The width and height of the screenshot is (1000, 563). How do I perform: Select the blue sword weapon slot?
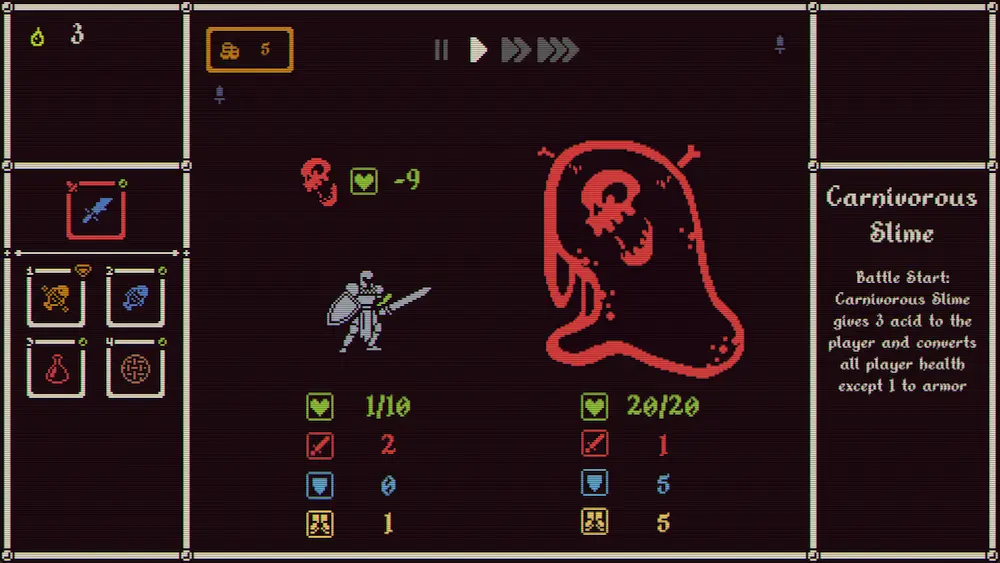(x=96, y=211)
